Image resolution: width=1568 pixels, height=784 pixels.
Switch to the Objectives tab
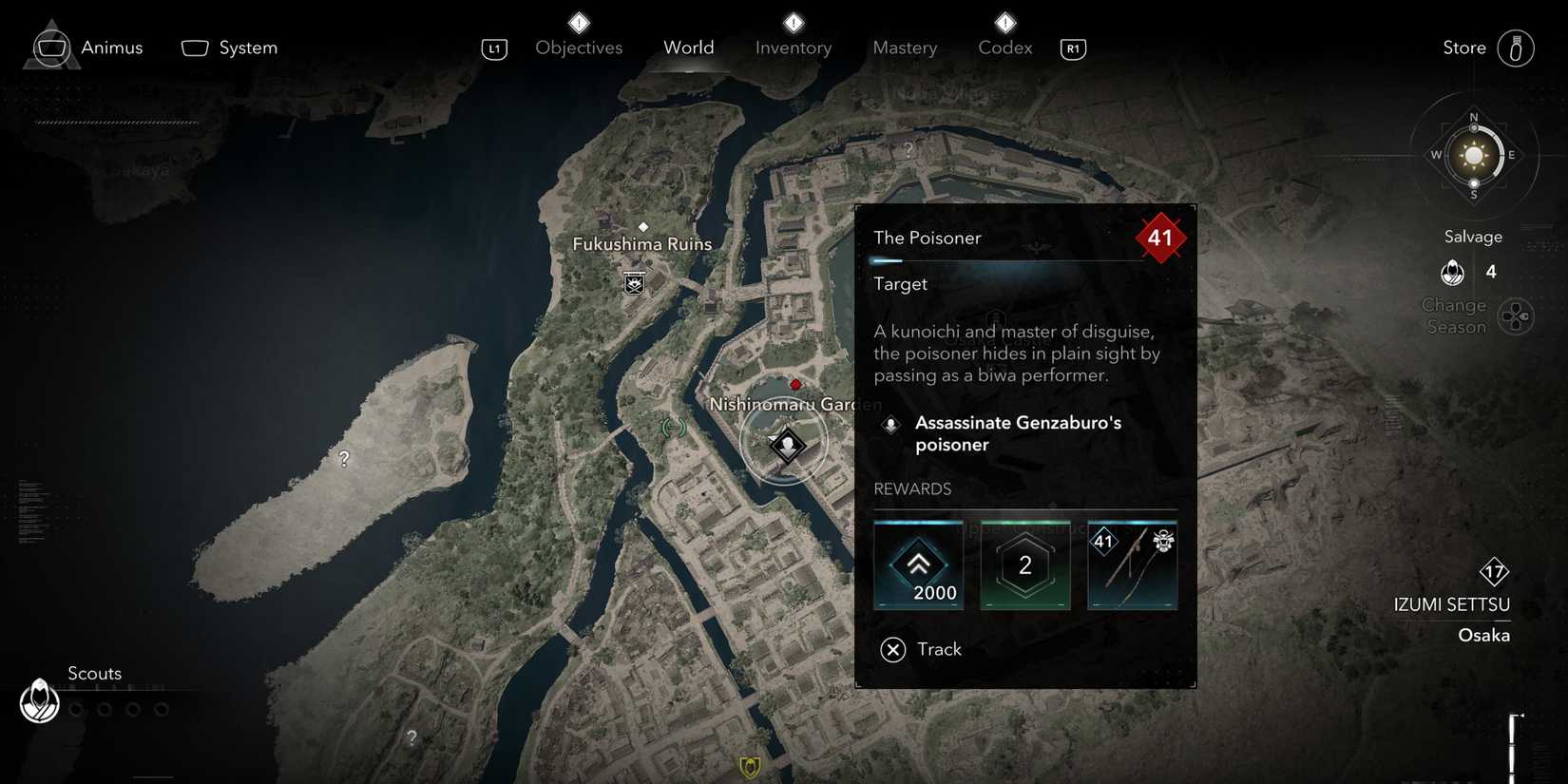coord(579,48)
